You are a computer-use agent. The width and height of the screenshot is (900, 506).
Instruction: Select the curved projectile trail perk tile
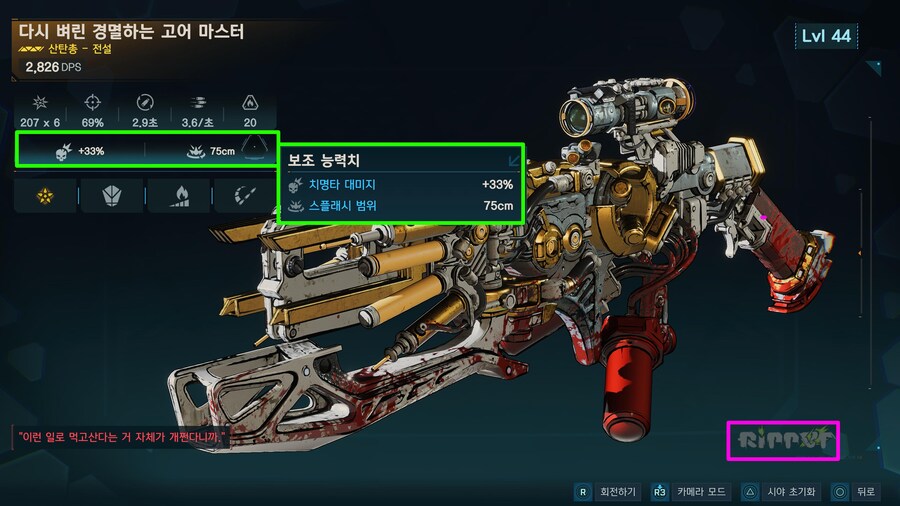pyautogui.click(x=243, y=196)
